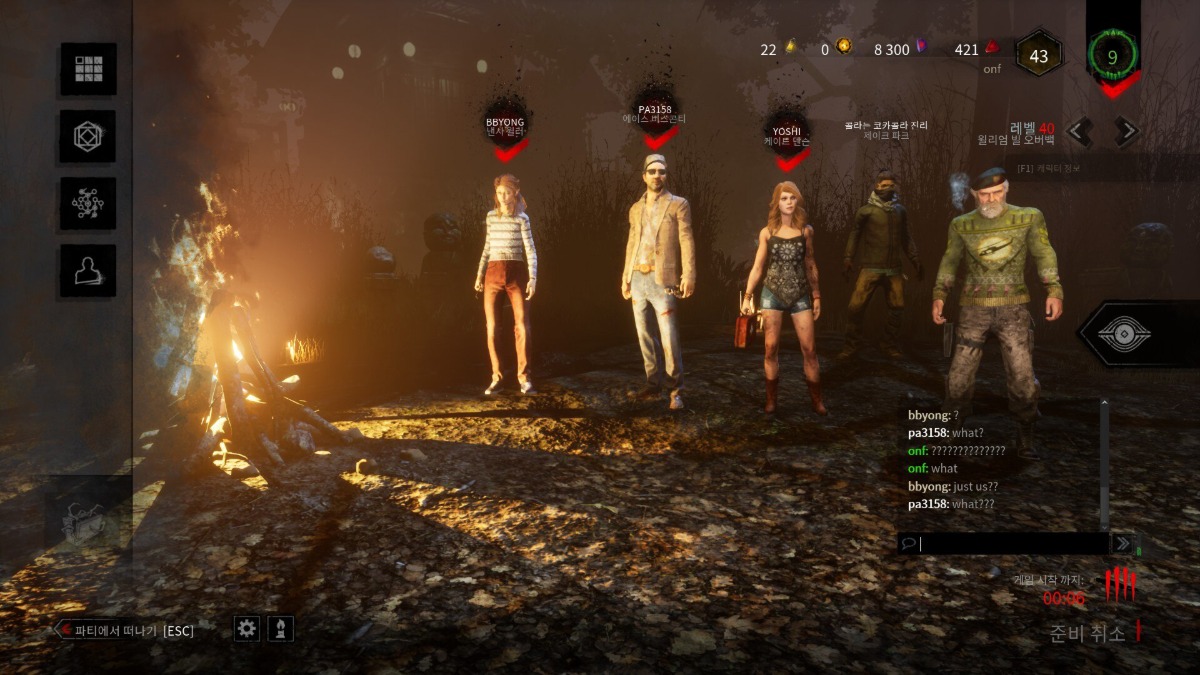Switch to the previous character with left arrow
This screenshot has width=1200, height=675.
tap(1079, 131)
